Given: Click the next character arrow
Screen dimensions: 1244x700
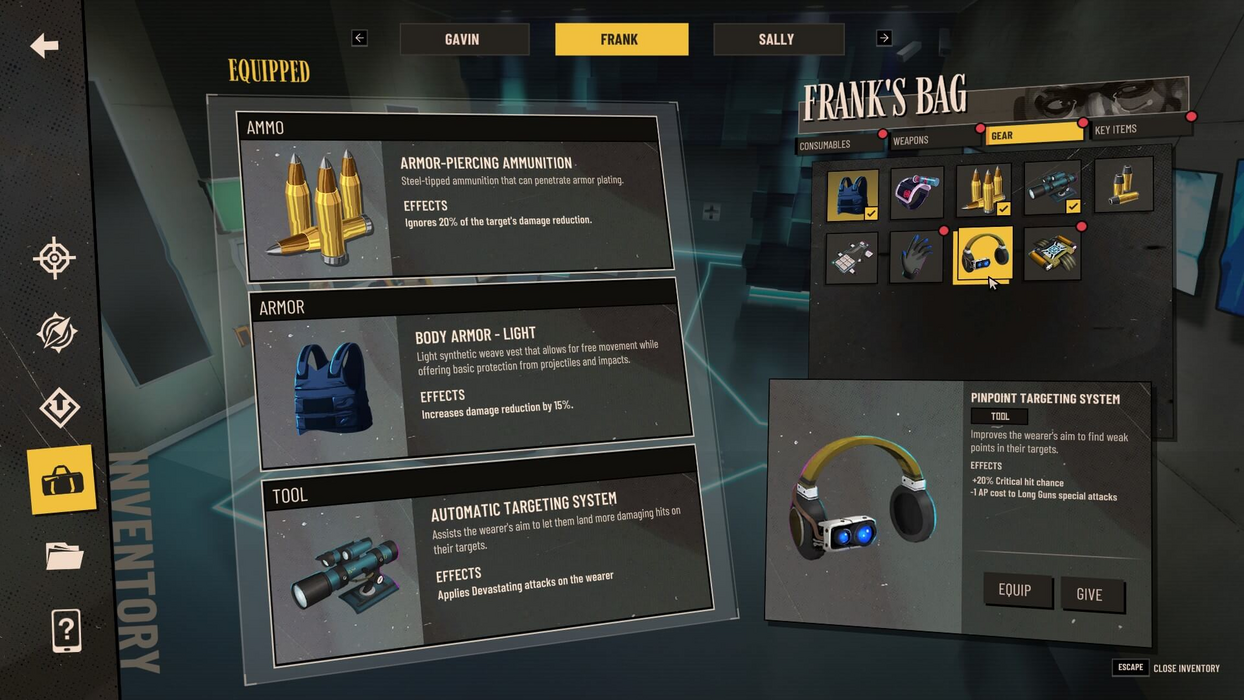Looking at the screenshot, I should (884, 38).
